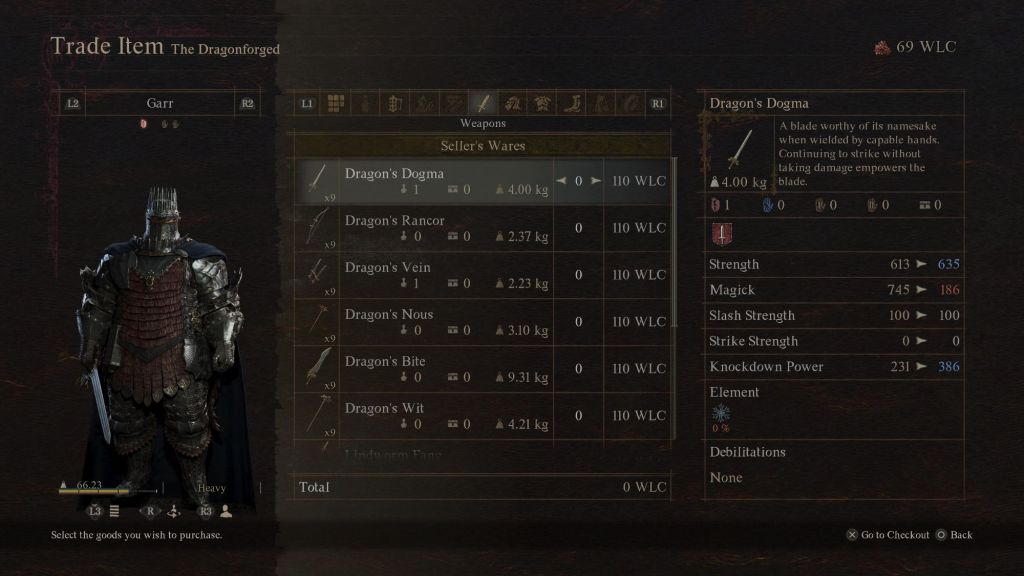Decrease Dragon's Dogma purchase quantity arrow

(561, 181)
